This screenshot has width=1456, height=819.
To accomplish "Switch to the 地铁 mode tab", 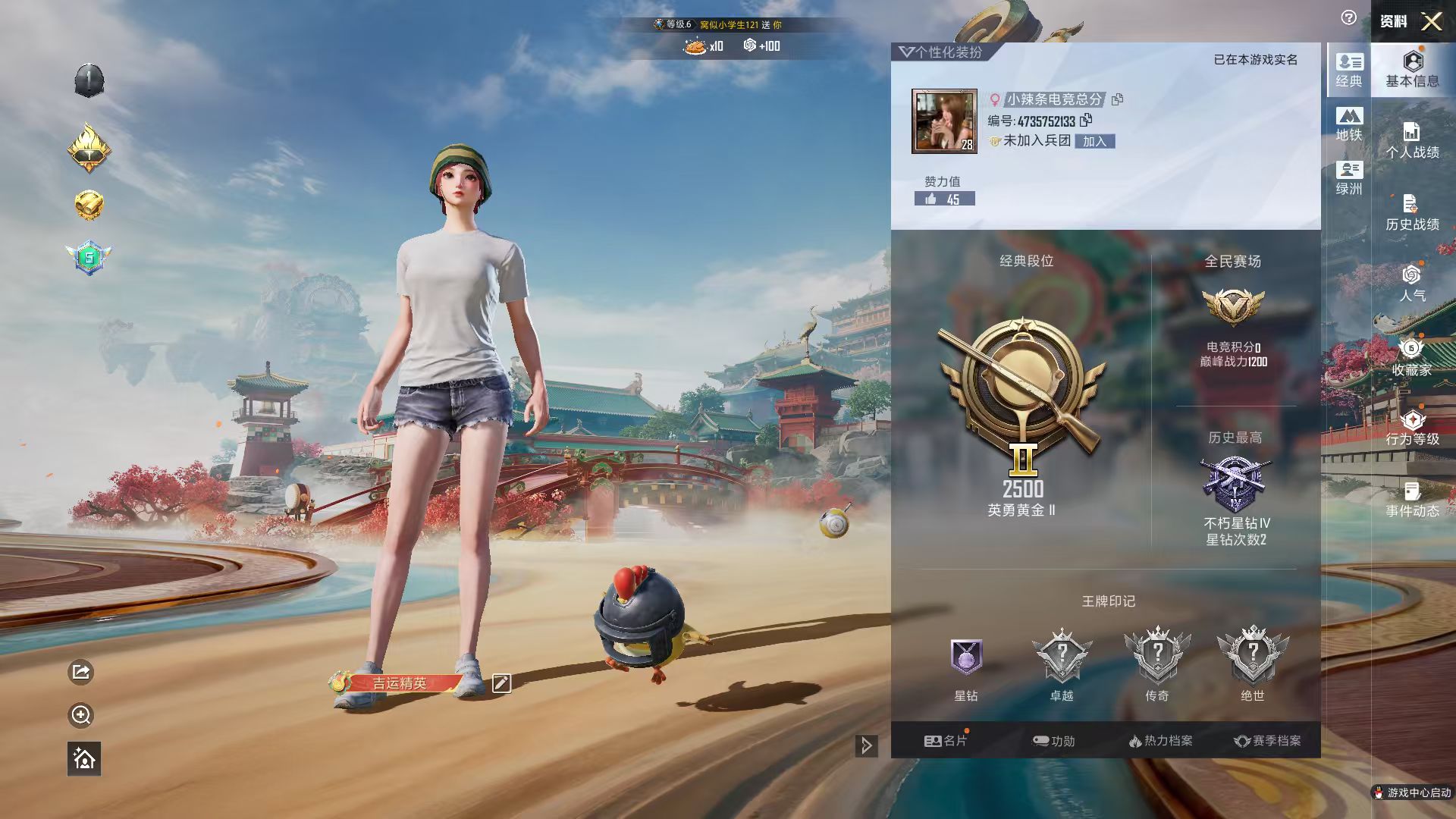I will click(1349, 124).
